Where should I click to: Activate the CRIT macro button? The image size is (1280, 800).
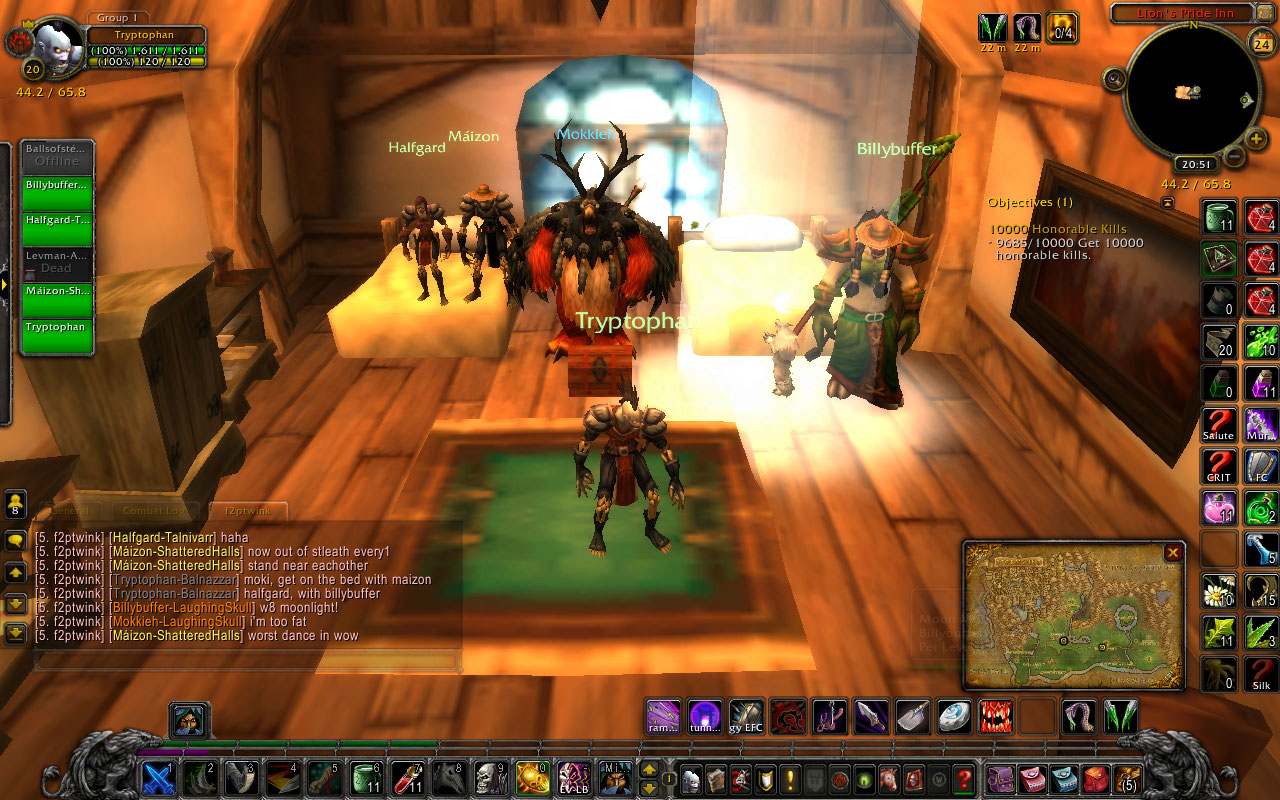[x=1218, y=466]
